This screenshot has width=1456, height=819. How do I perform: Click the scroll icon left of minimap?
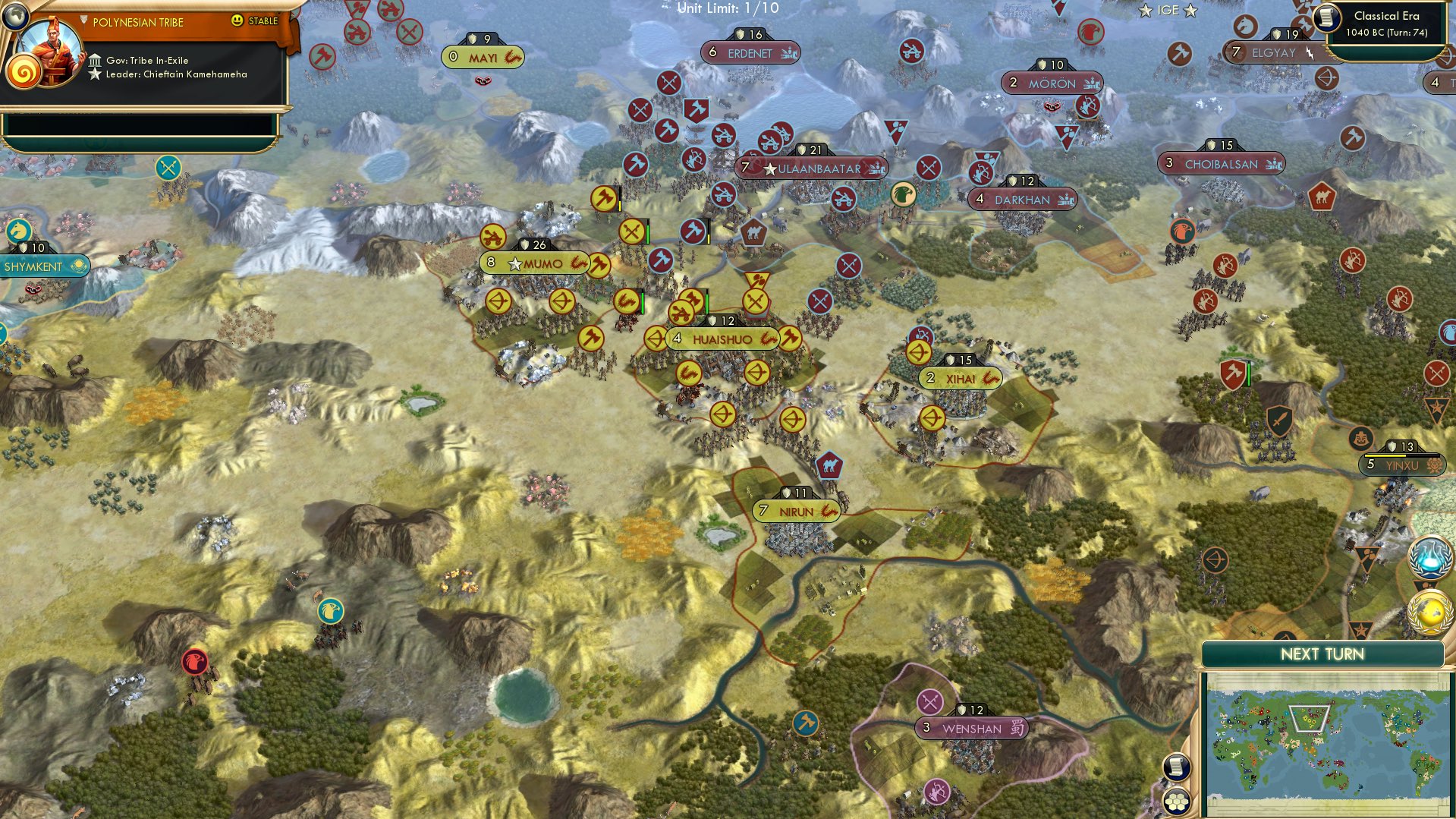pyautogui.click(x=1176, y=767)
